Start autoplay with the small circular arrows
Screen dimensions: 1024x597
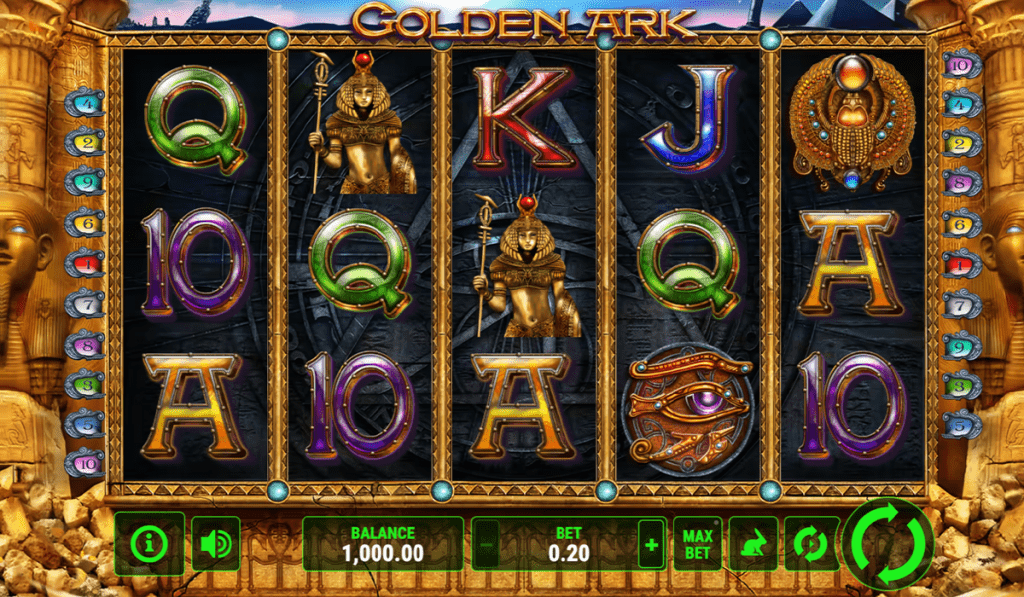click(x=808, y=543)
